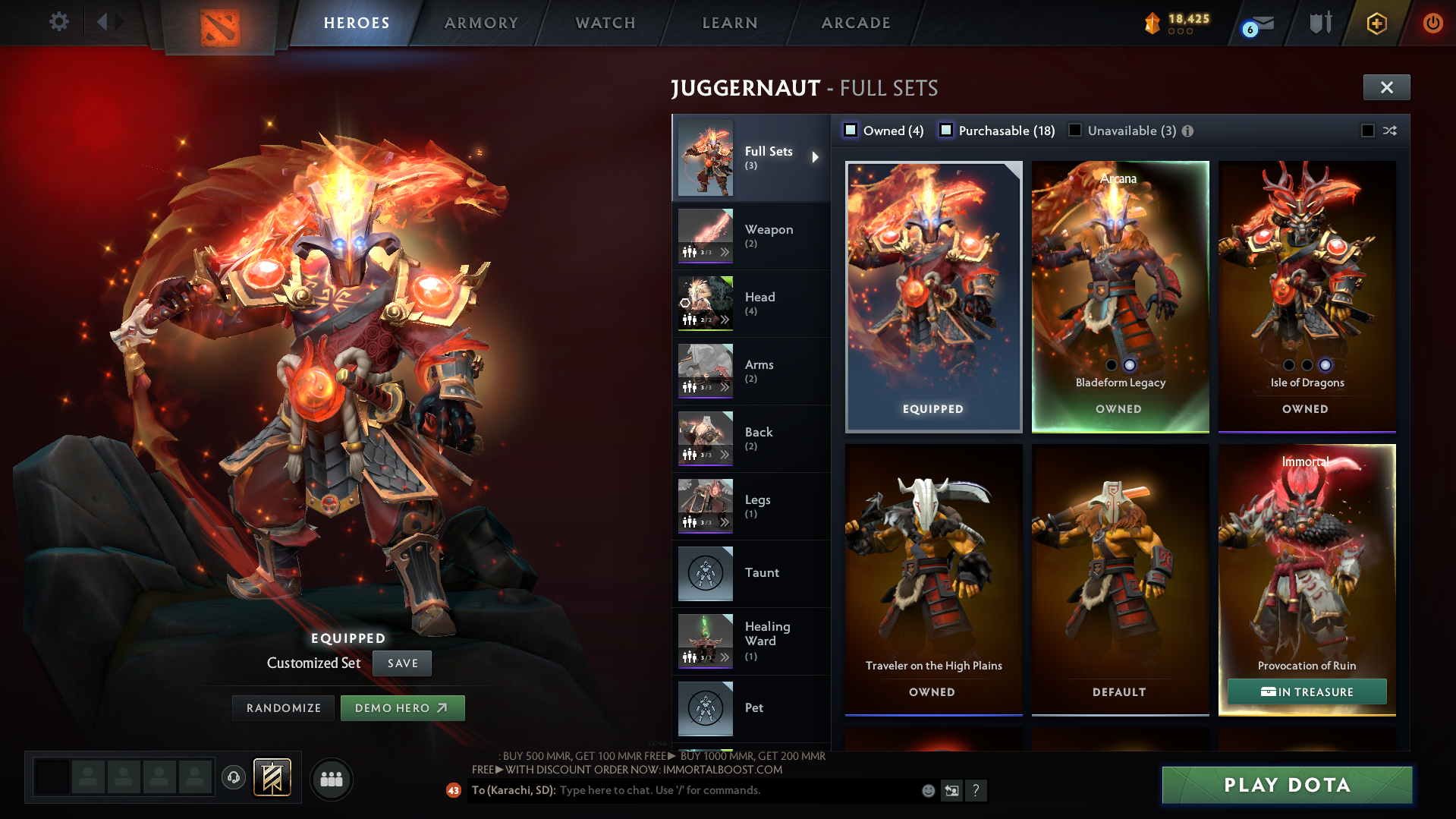Open the friends list icon
The height and width of the screenshot is (819, 1456).
pos(332,779)
